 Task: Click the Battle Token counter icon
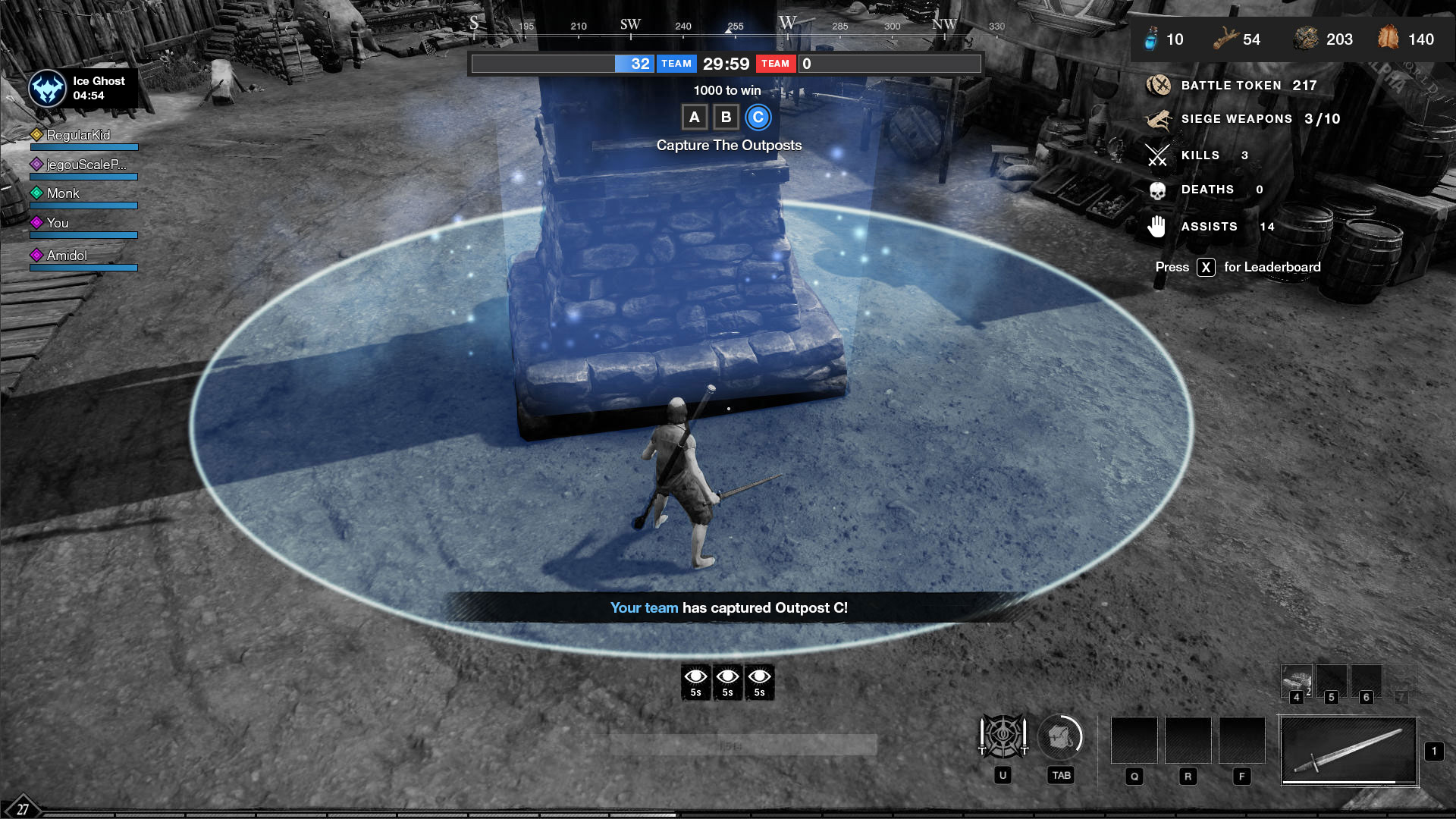pyautogui.click(x=1158, y=86)
